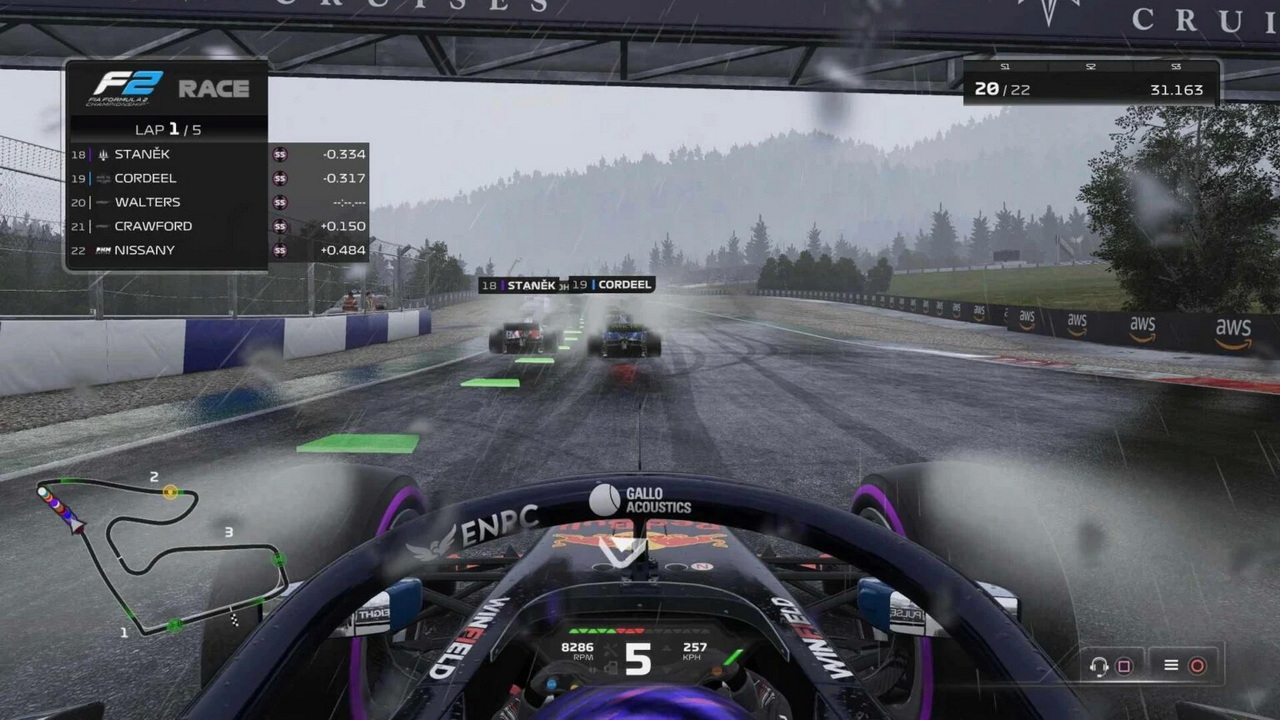Screen dimensions: 1280x720
Task: Click the Cordeel name tag above the car
Action: [613, 285]
